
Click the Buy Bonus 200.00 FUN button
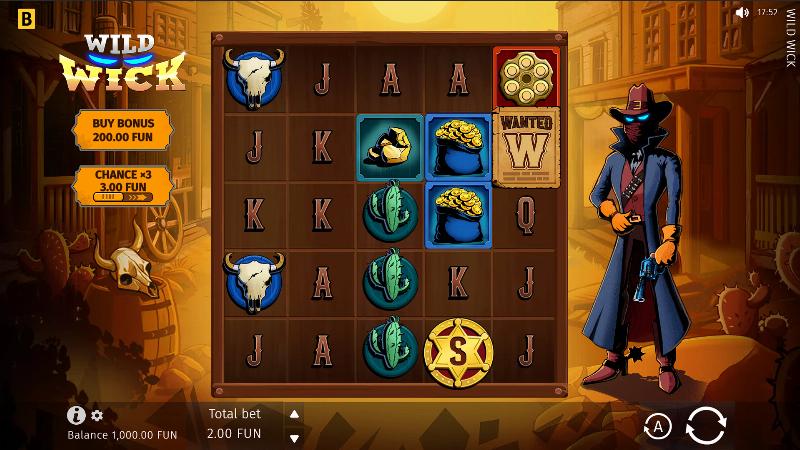tap(119, 128)
